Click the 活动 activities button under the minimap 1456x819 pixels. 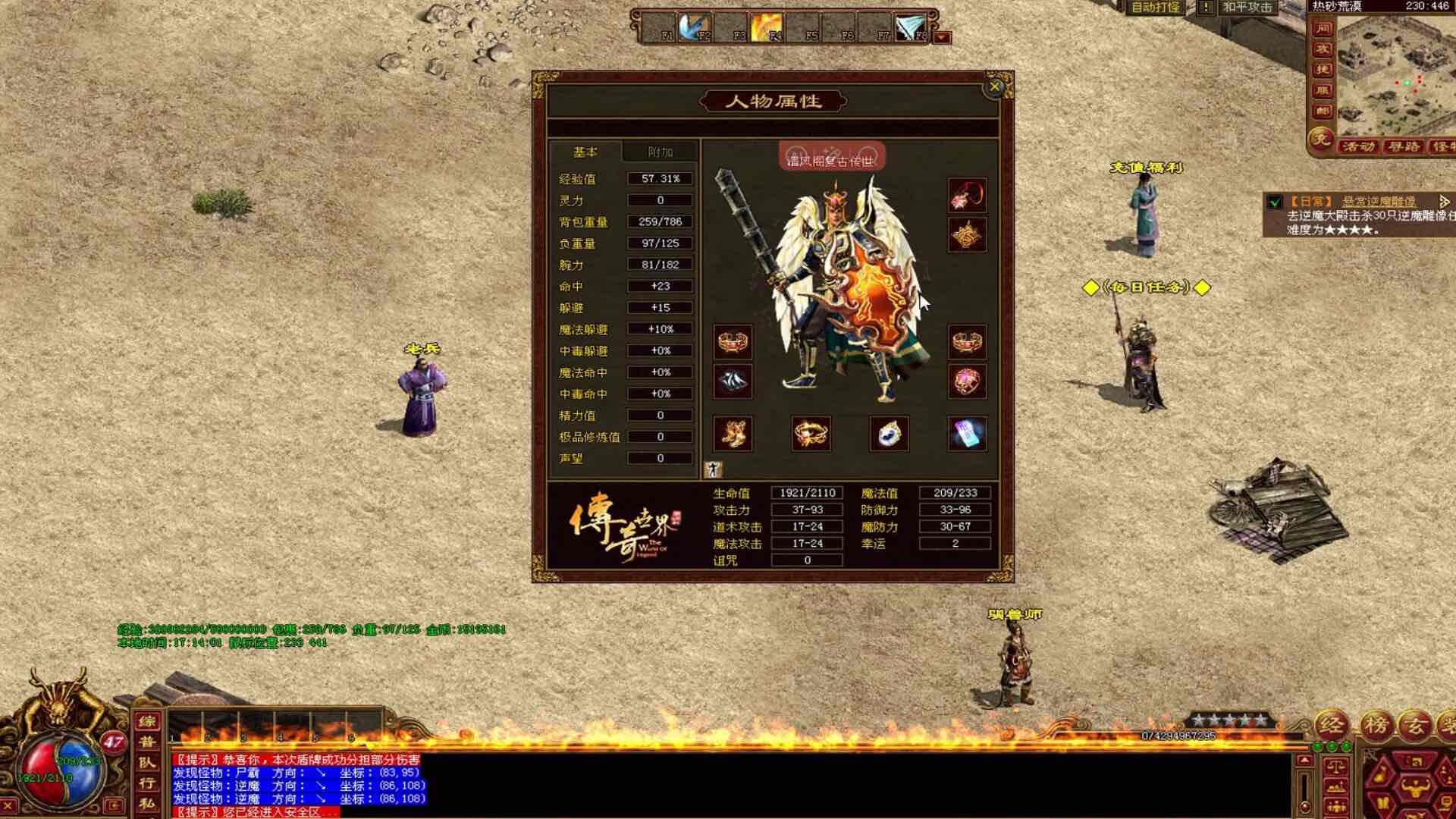(x=1359, y=146)
